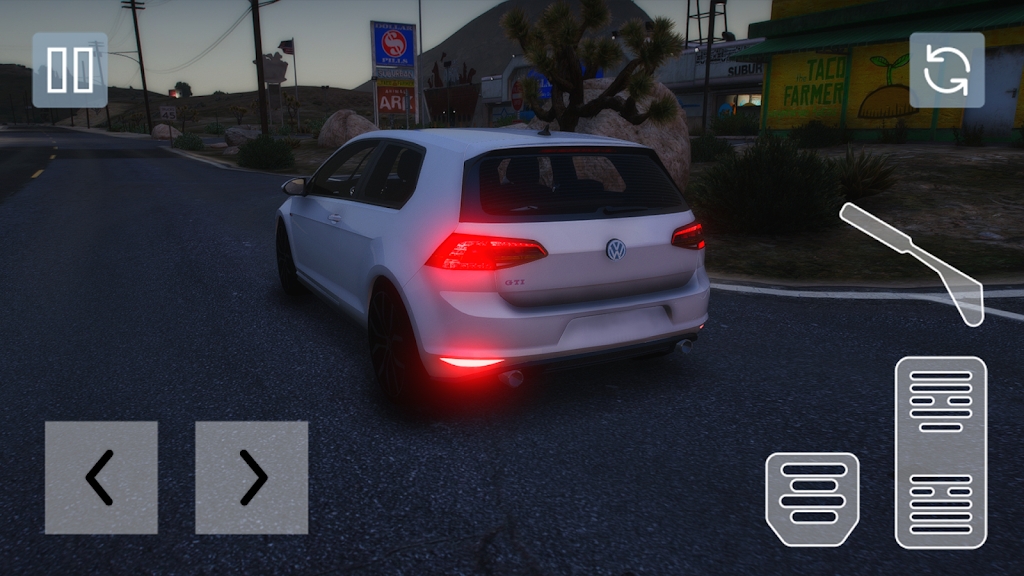Pause the game with the pause button

click(70, 70)
